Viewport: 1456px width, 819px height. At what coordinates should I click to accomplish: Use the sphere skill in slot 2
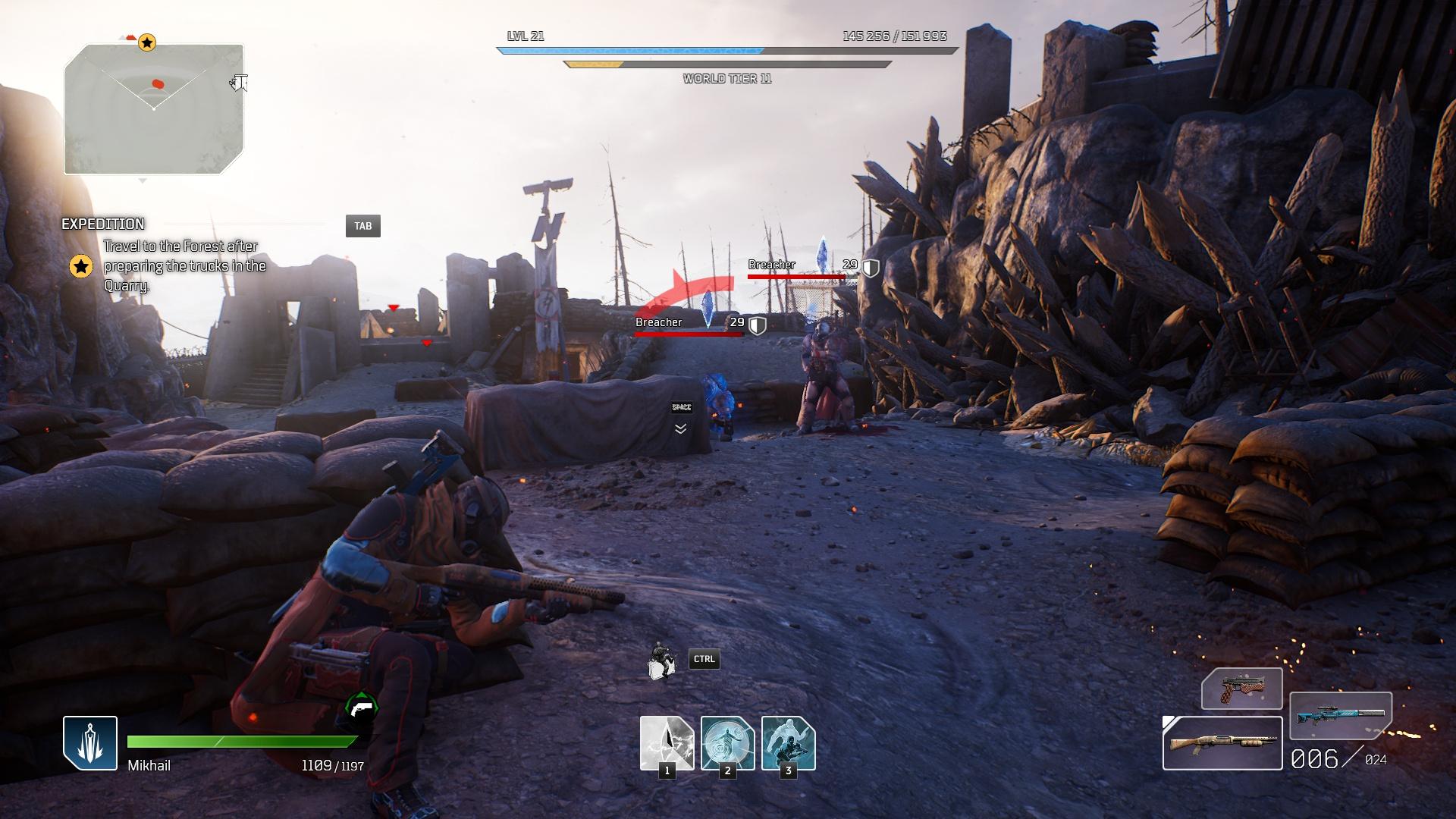click(727, 743)
